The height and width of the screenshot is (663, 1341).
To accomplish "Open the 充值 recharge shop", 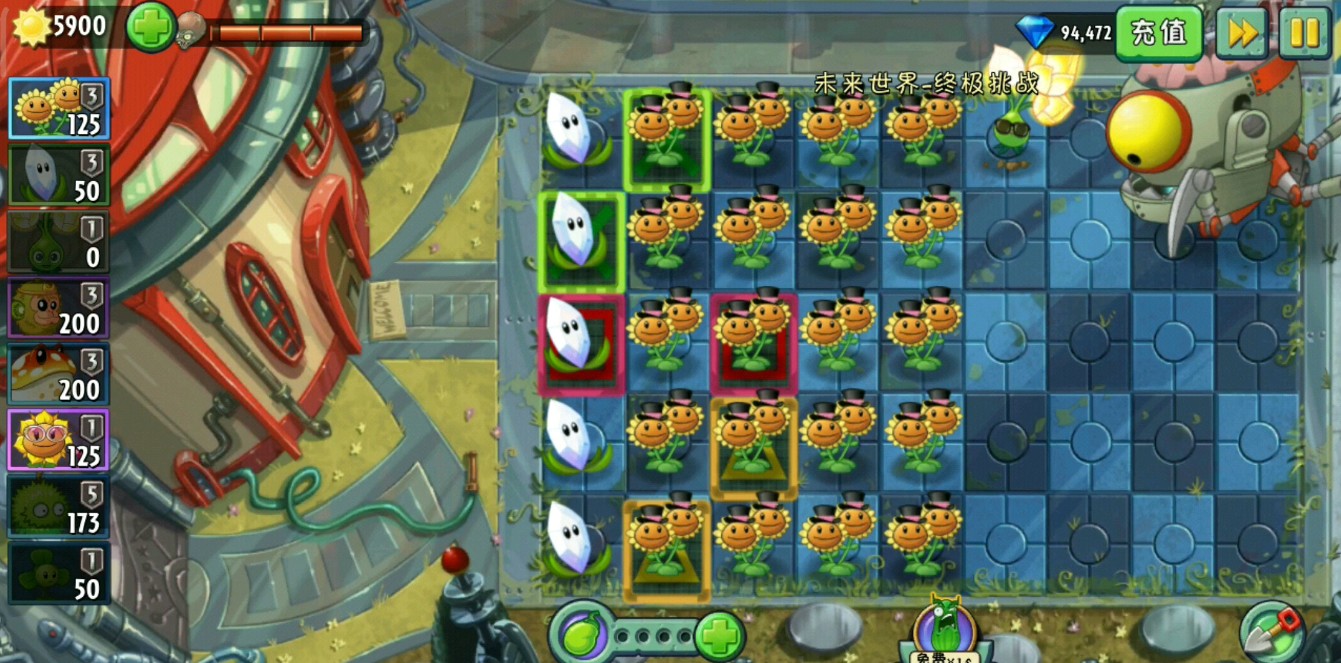I will coord(1158,33).
